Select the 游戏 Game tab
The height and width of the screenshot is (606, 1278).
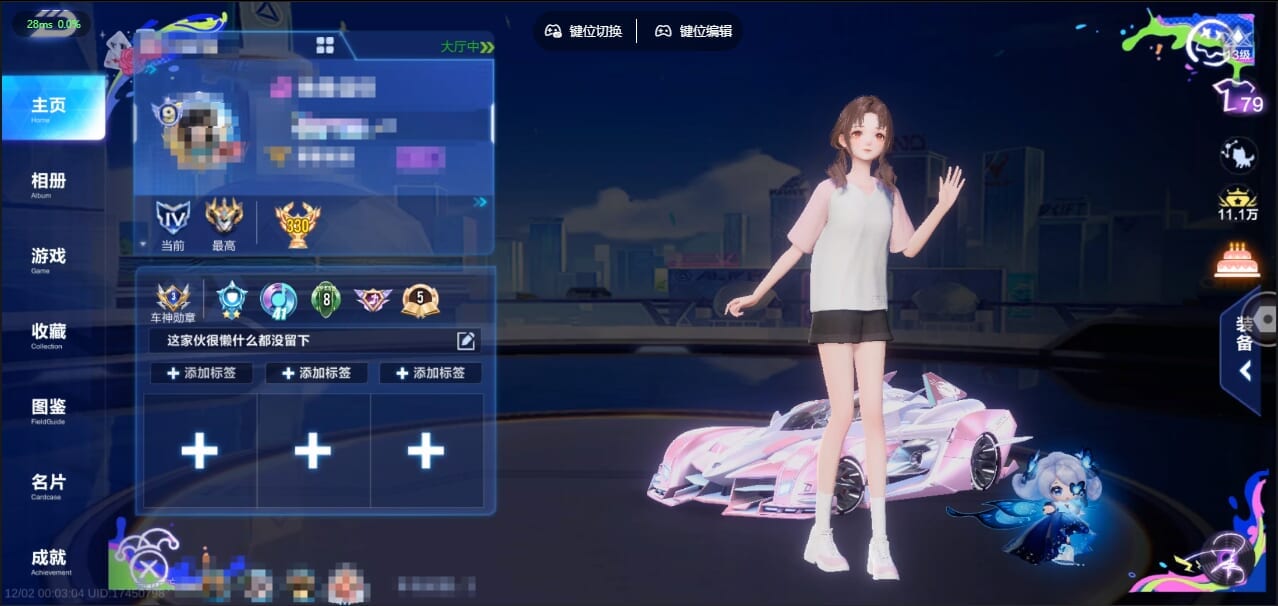49,259
